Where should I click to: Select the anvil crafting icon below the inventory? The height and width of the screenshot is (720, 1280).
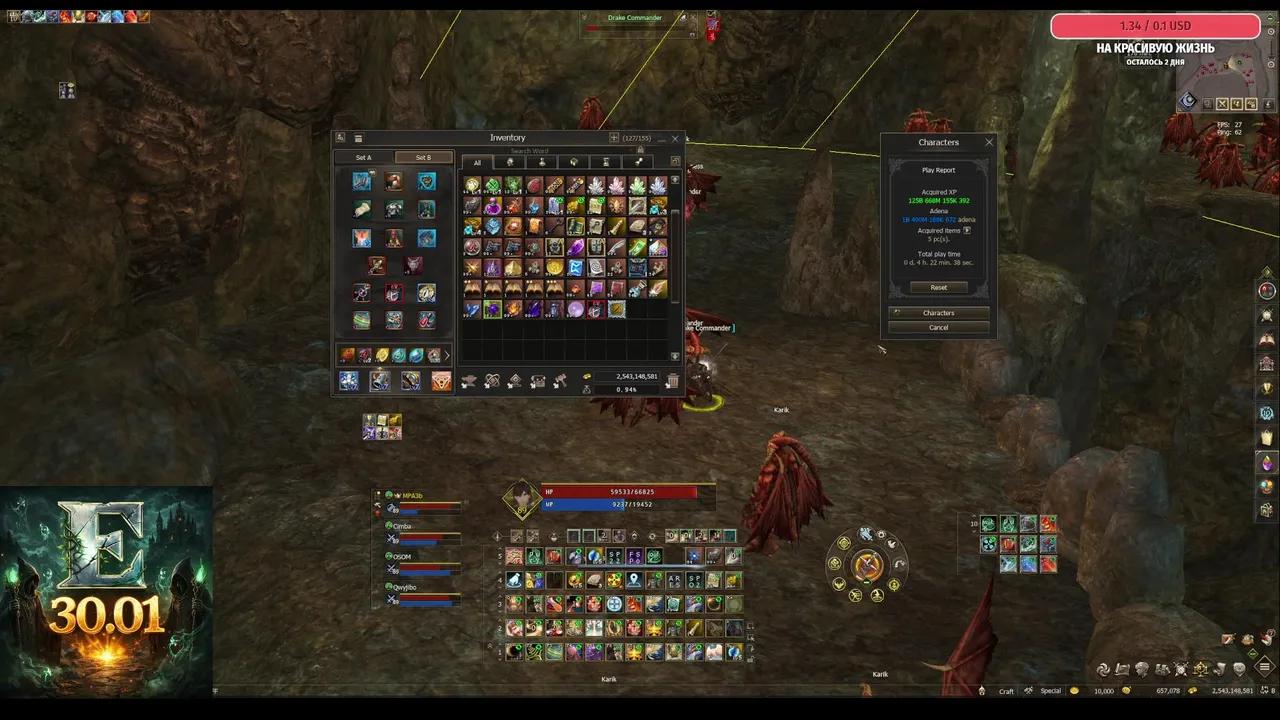(470, 380)
